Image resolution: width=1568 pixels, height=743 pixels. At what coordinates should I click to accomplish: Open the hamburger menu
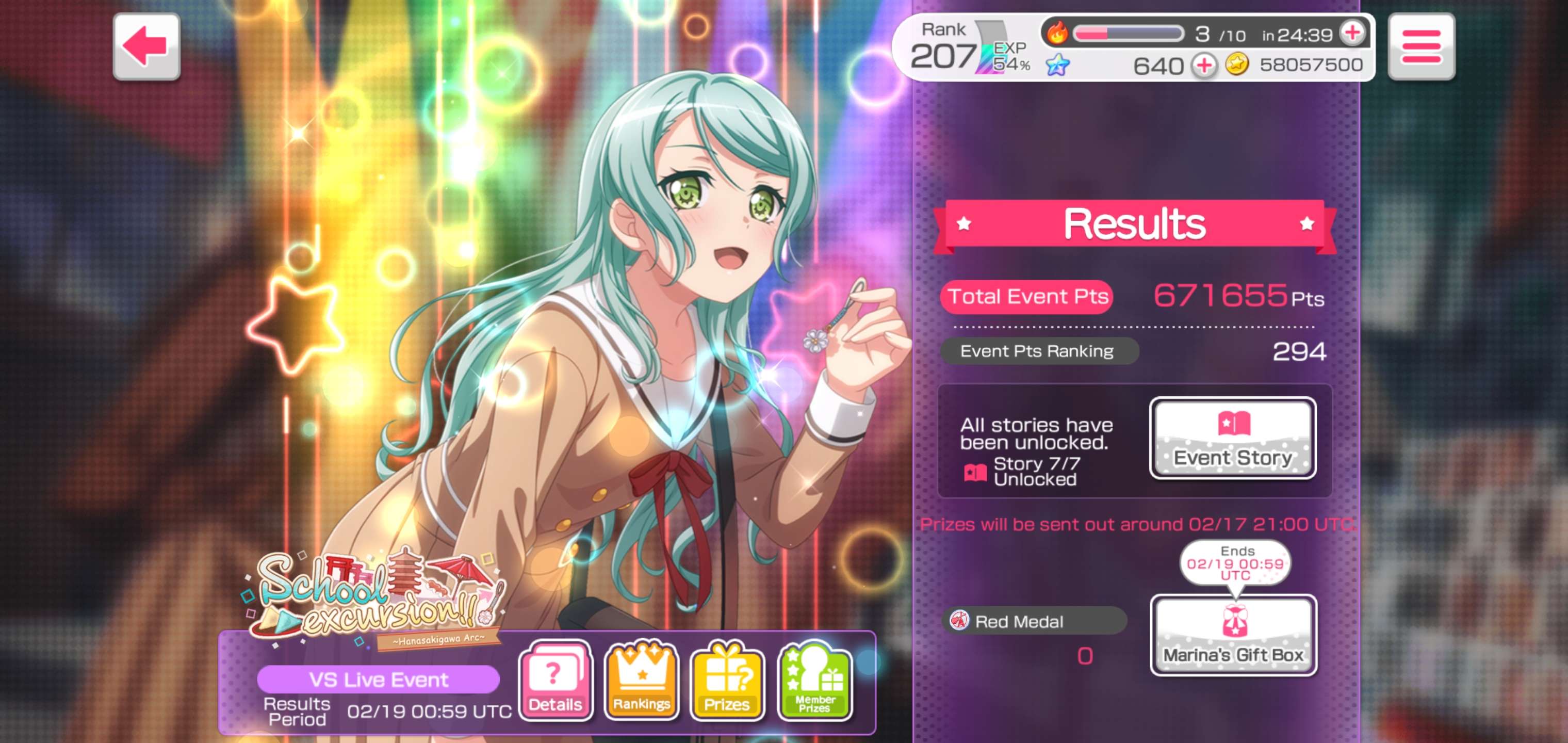(1420, 46)
